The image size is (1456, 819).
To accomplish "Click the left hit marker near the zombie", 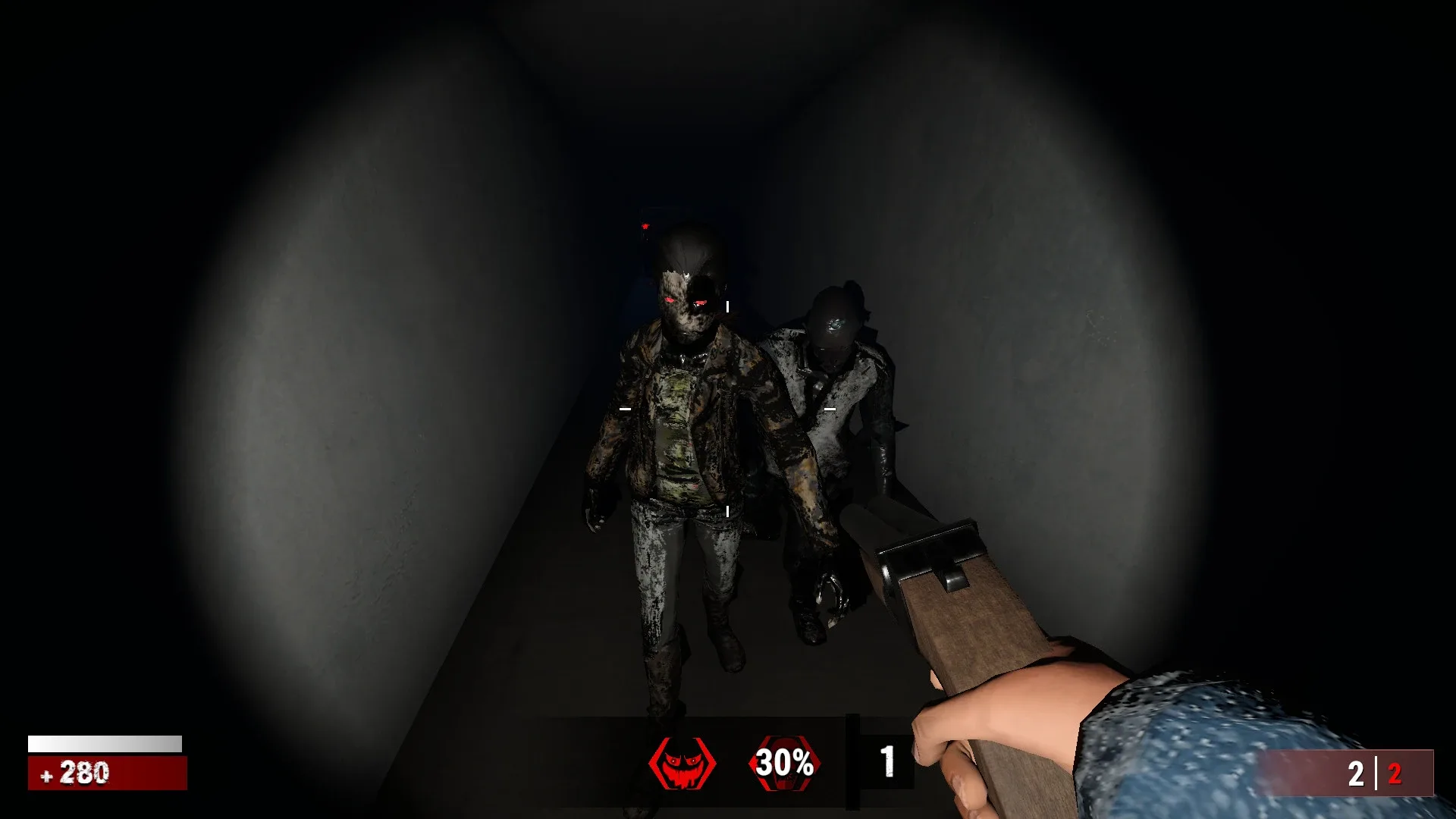I will tap(624, 409).
